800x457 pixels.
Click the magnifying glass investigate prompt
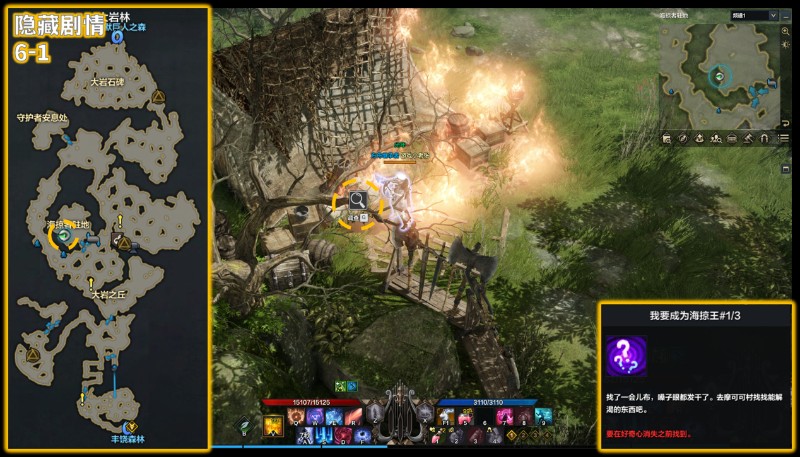pos(357,204)
